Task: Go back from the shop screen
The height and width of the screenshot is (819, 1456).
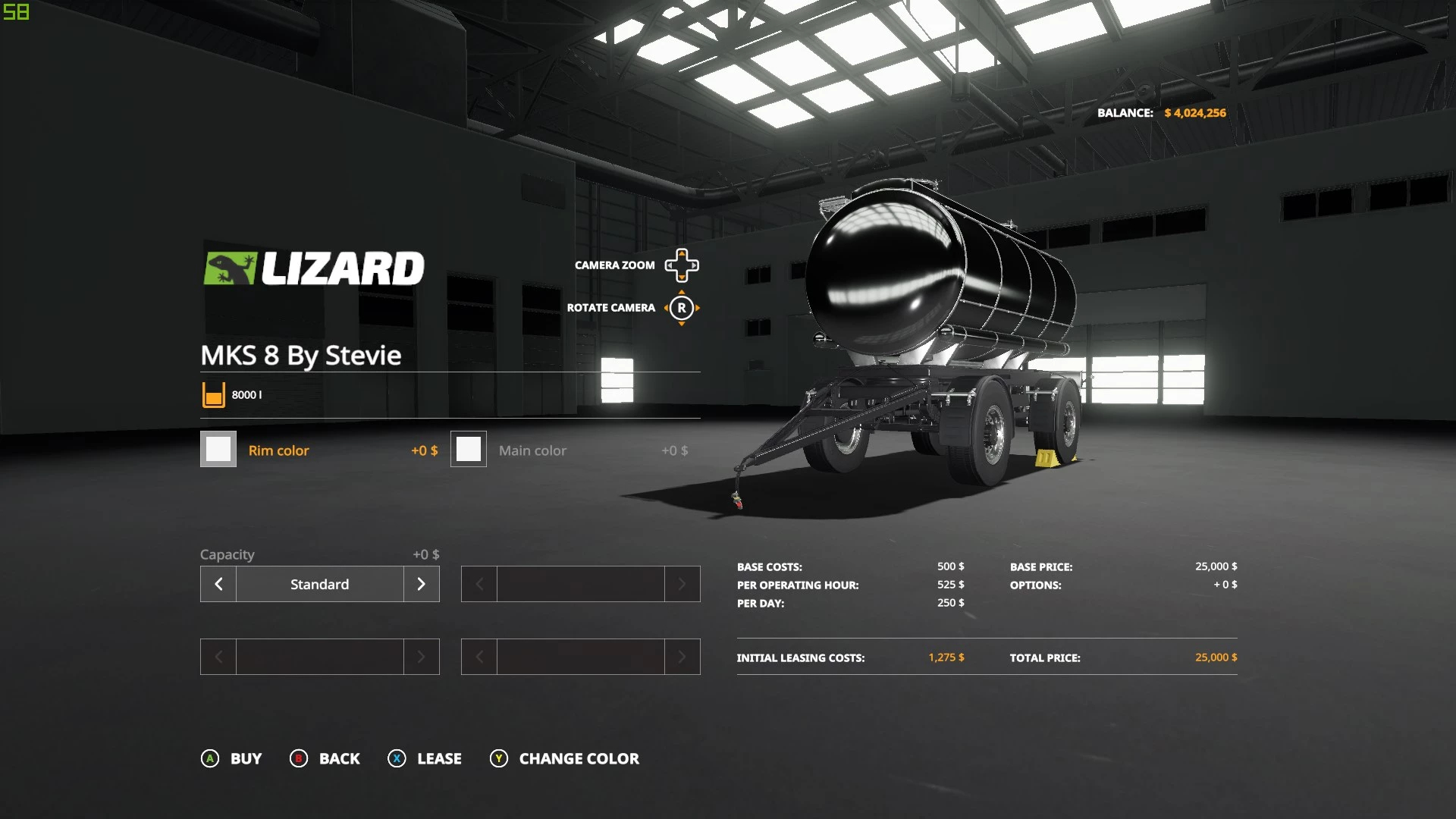Action: 325,758
